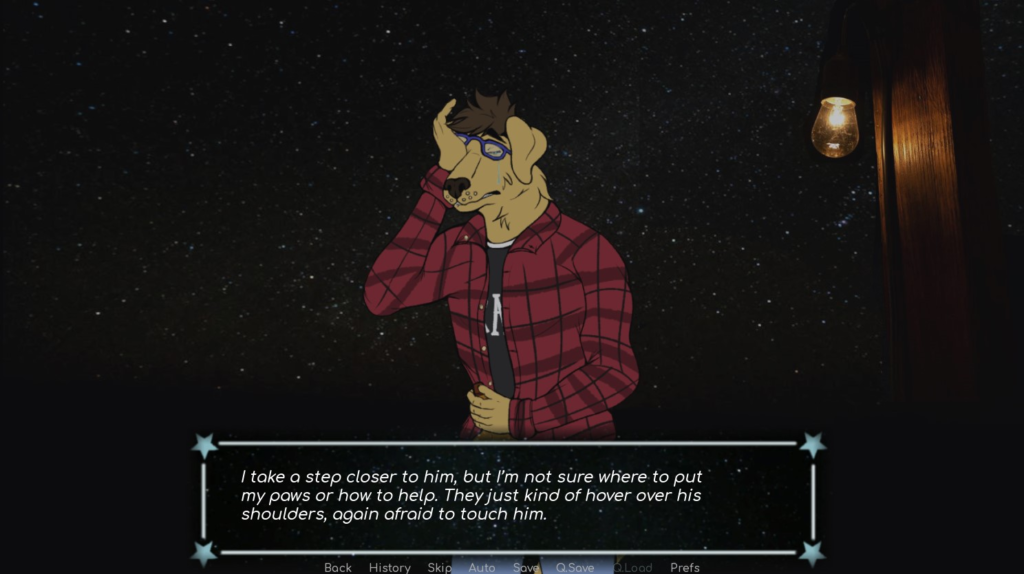Go back one line with Back

pos(338,567)
